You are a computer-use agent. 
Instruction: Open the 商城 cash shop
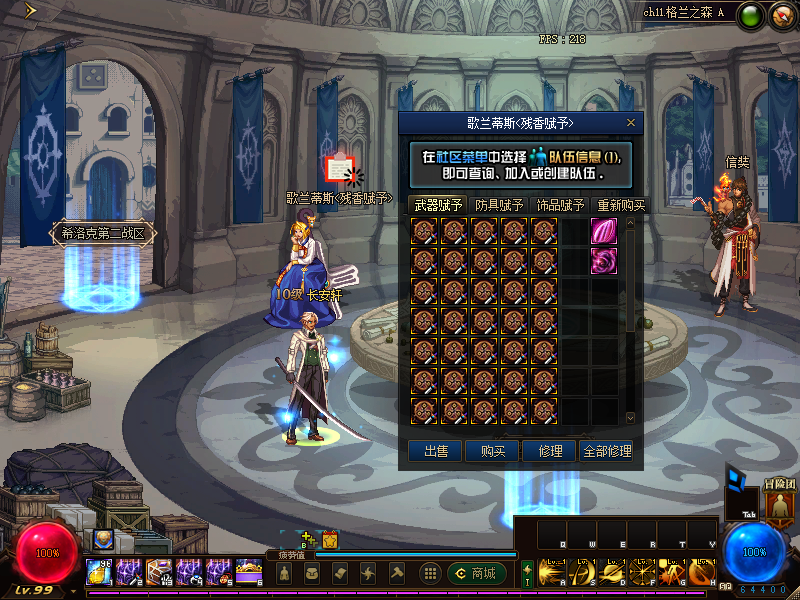tap(477, 573)
